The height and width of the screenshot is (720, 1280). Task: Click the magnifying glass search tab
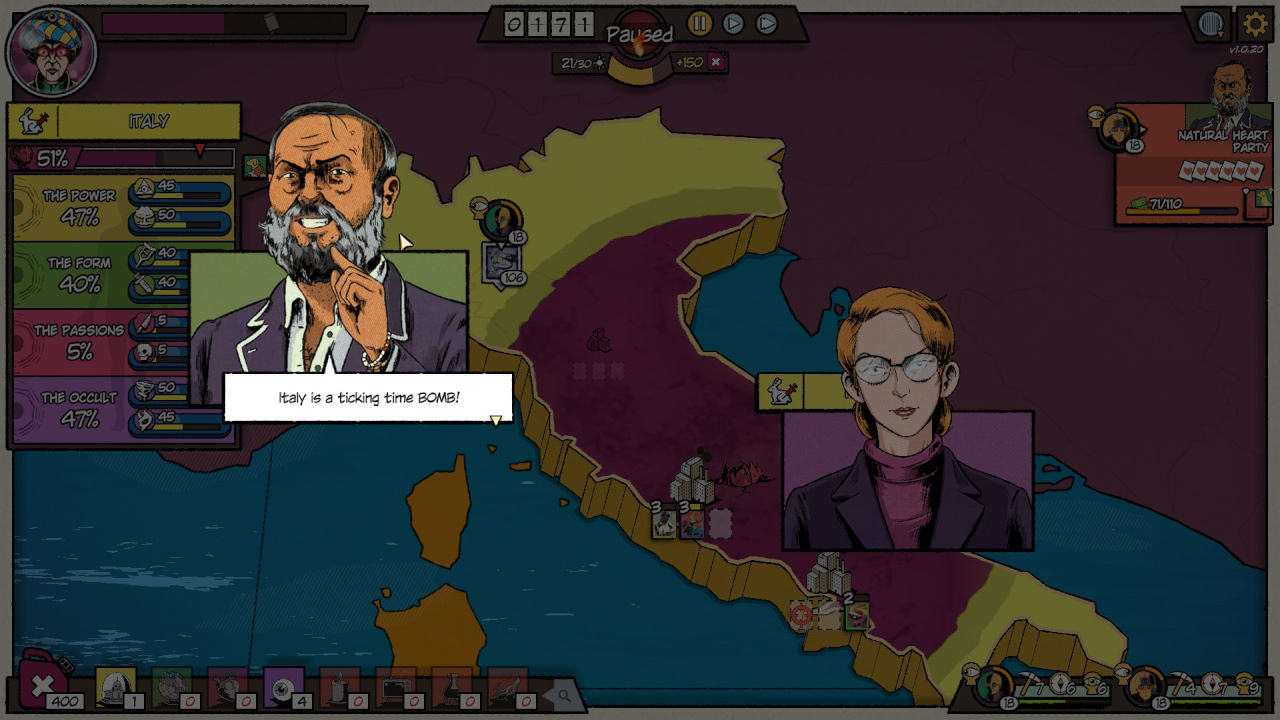coord(564,695)
